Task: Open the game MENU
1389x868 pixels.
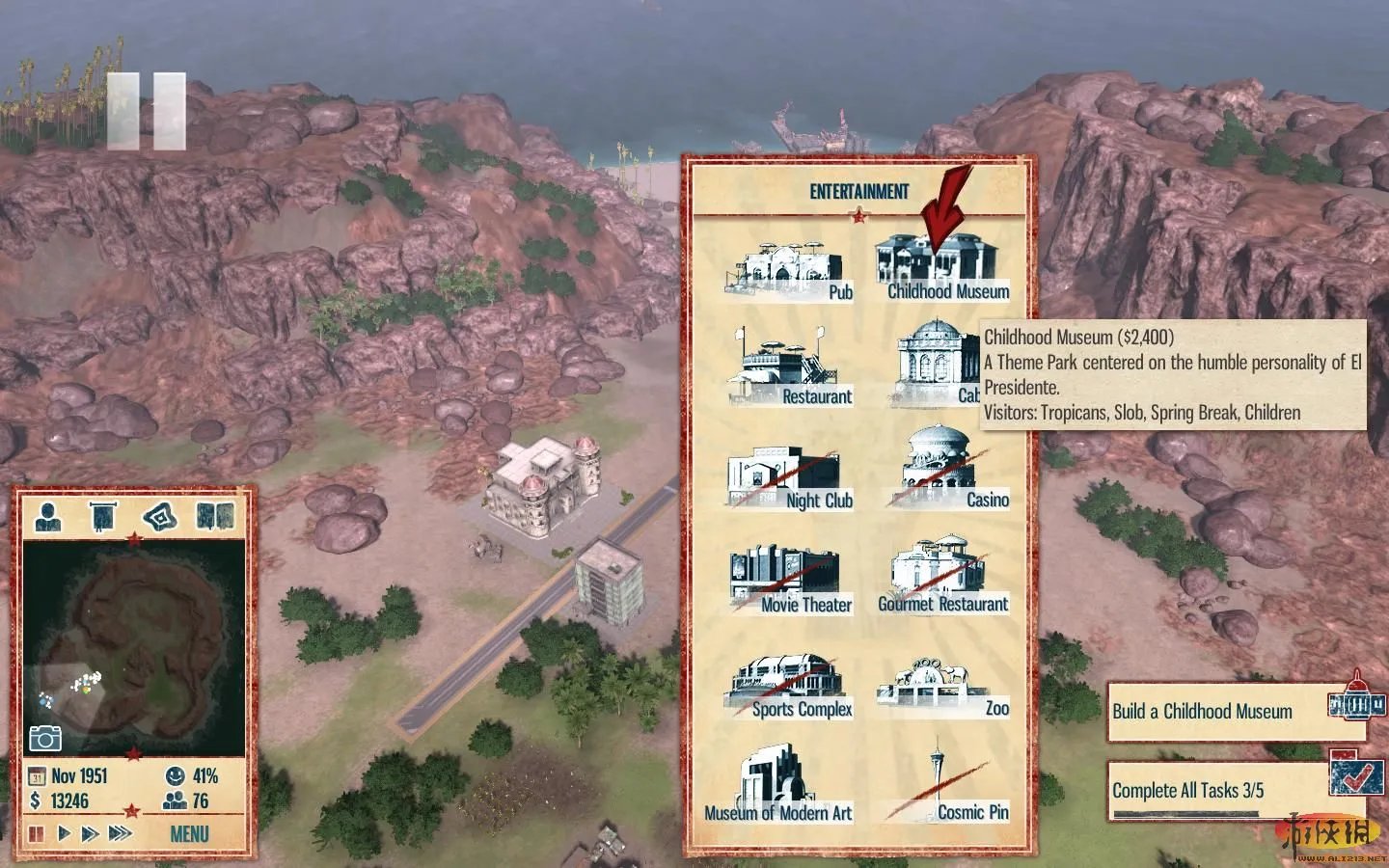Action: [189, 833]
